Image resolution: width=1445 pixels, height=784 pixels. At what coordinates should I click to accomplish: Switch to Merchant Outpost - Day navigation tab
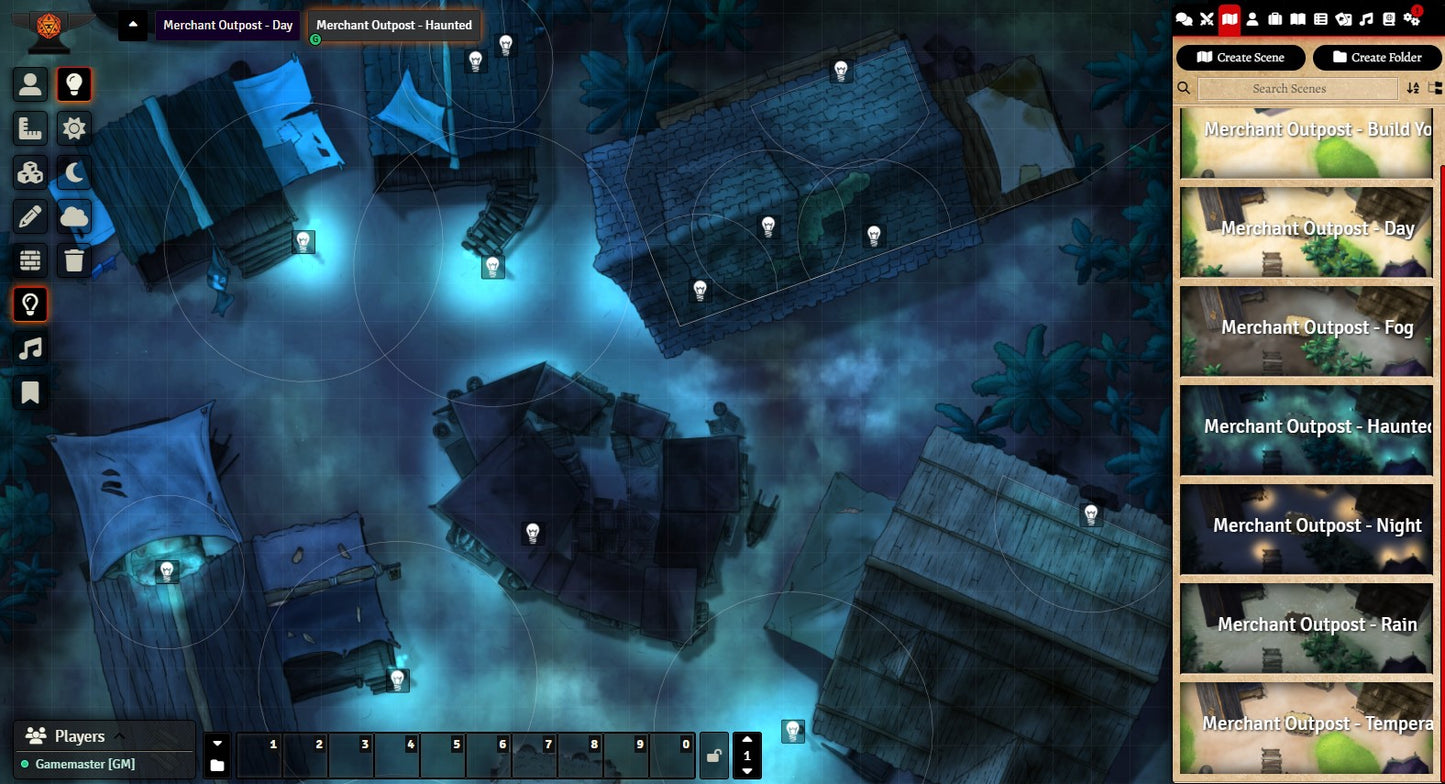coord(228,25)
